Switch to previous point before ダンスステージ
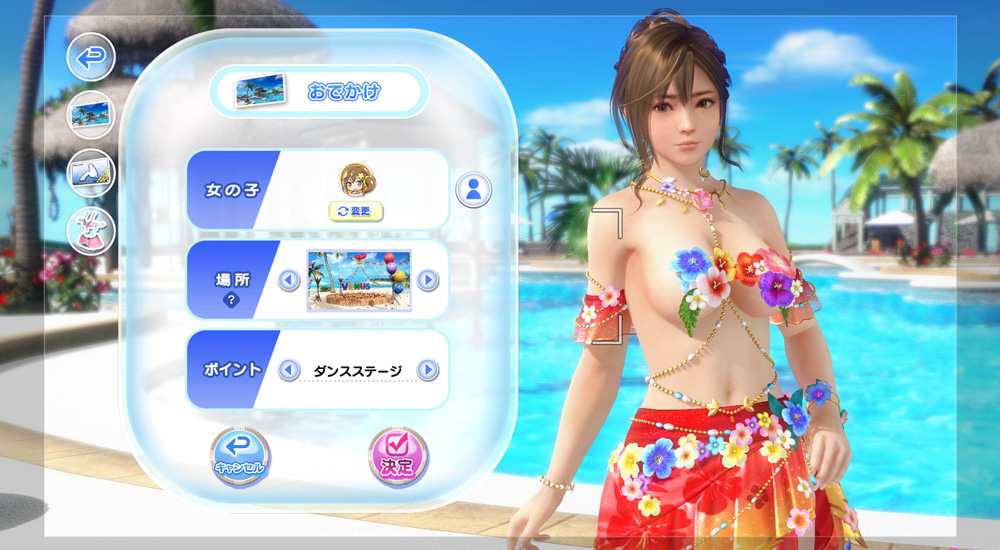This screenshot has width=1000, height=550. [289, 371]
